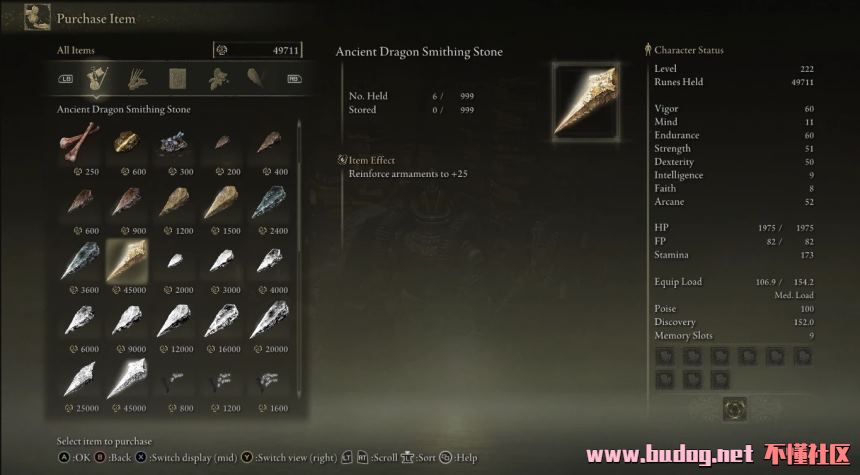This screenshot has height=475, width=860.
Task: Choose the smithing stone costing 1500 runes
Action: [x=221, y=202]
